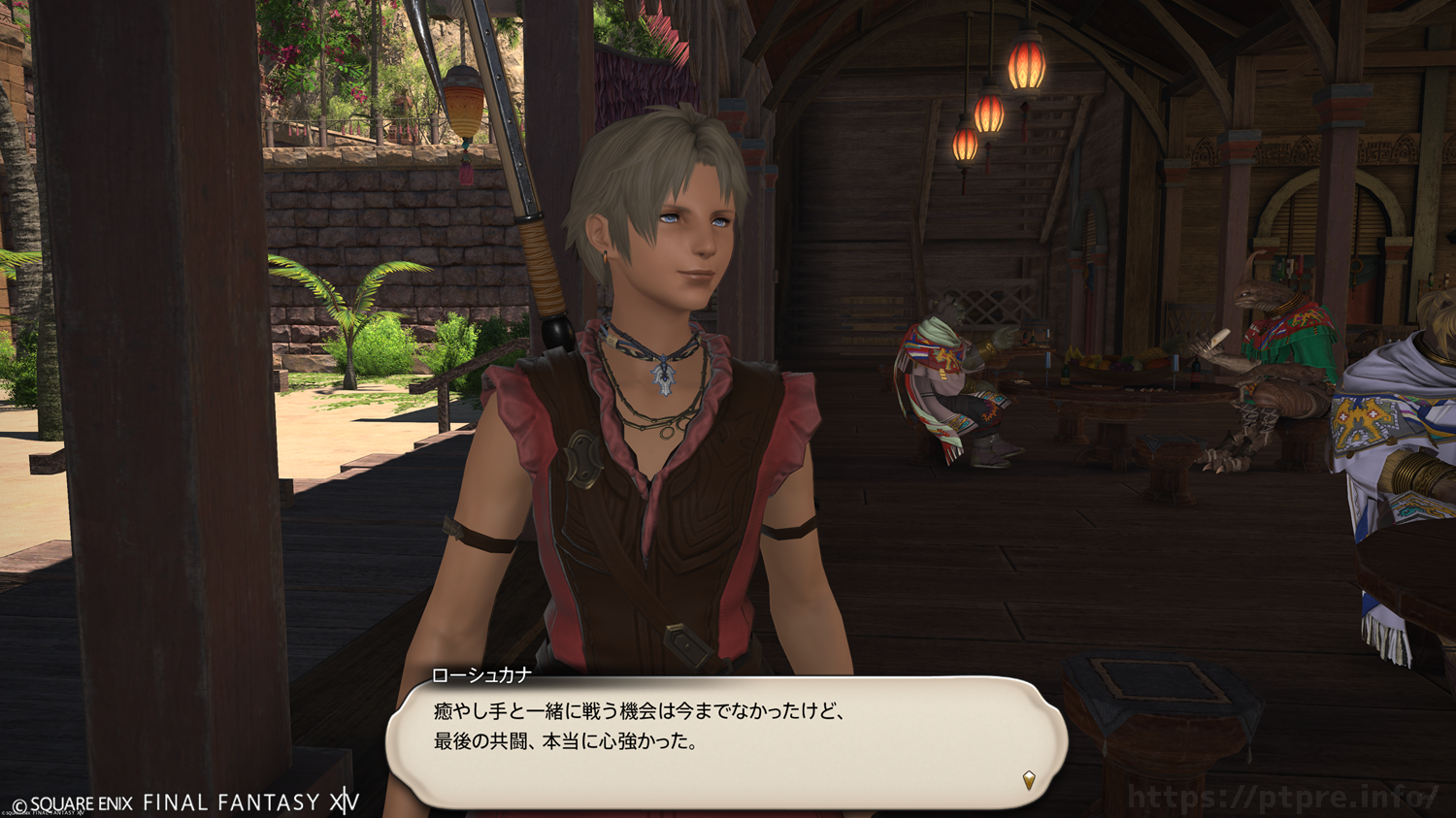Advance dialogue with the yellow arrow indicator
Screen dimensions: 1456x818
[1029, 779]
